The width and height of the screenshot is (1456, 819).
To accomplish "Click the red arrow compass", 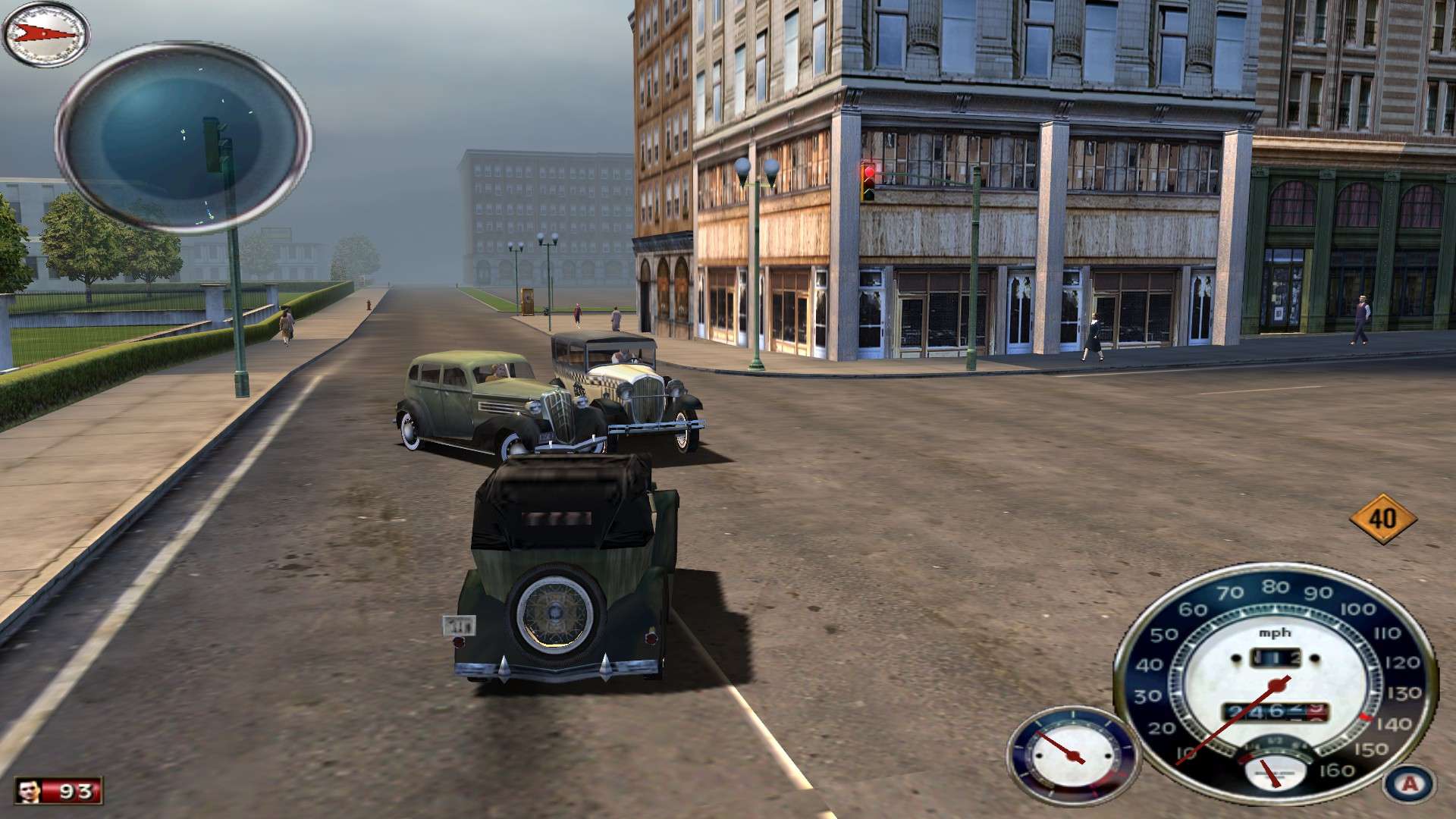I will click(x=46, y=33).
